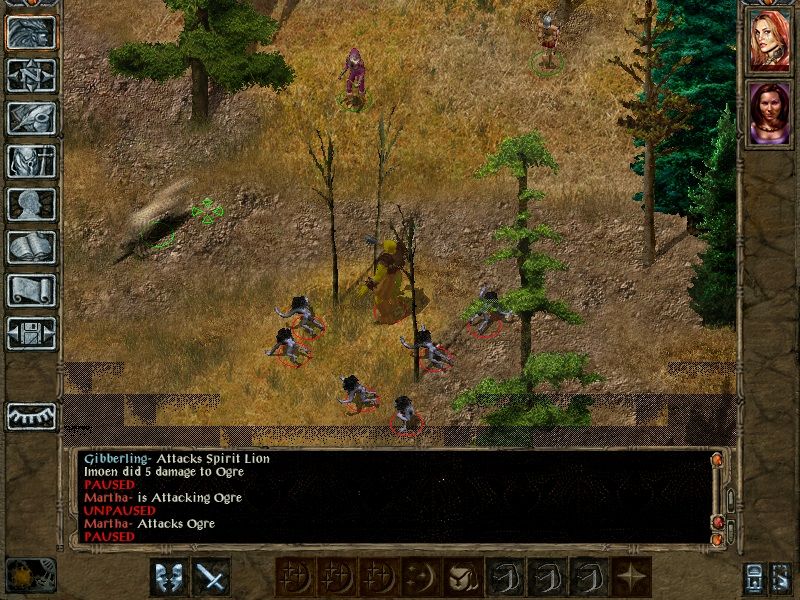This screenshot has width=800, height=600.
Task: Click the closed-eye rest button
Action: tap(31, 415)
